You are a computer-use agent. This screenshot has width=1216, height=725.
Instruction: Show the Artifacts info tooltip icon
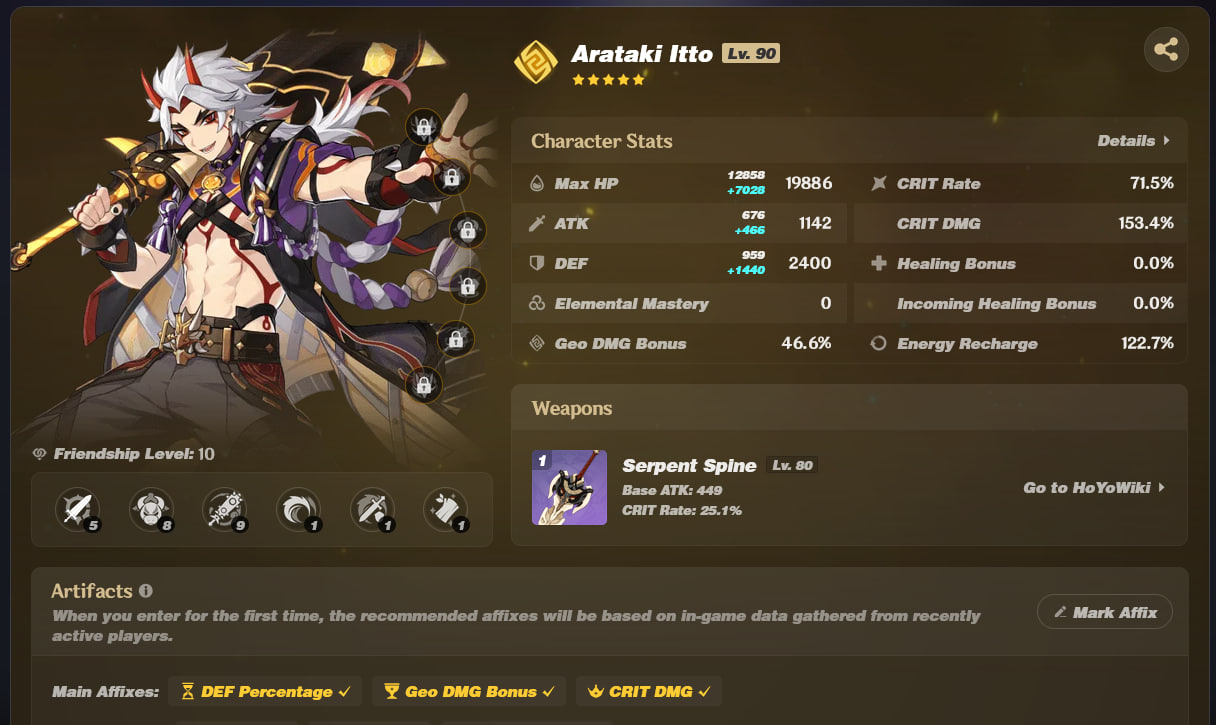pos(146,591)
